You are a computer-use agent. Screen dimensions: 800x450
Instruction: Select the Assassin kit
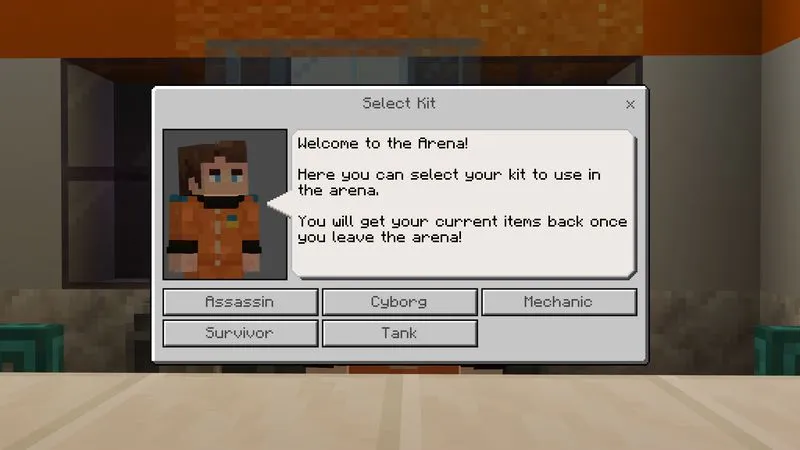click(x=240, y=301)
